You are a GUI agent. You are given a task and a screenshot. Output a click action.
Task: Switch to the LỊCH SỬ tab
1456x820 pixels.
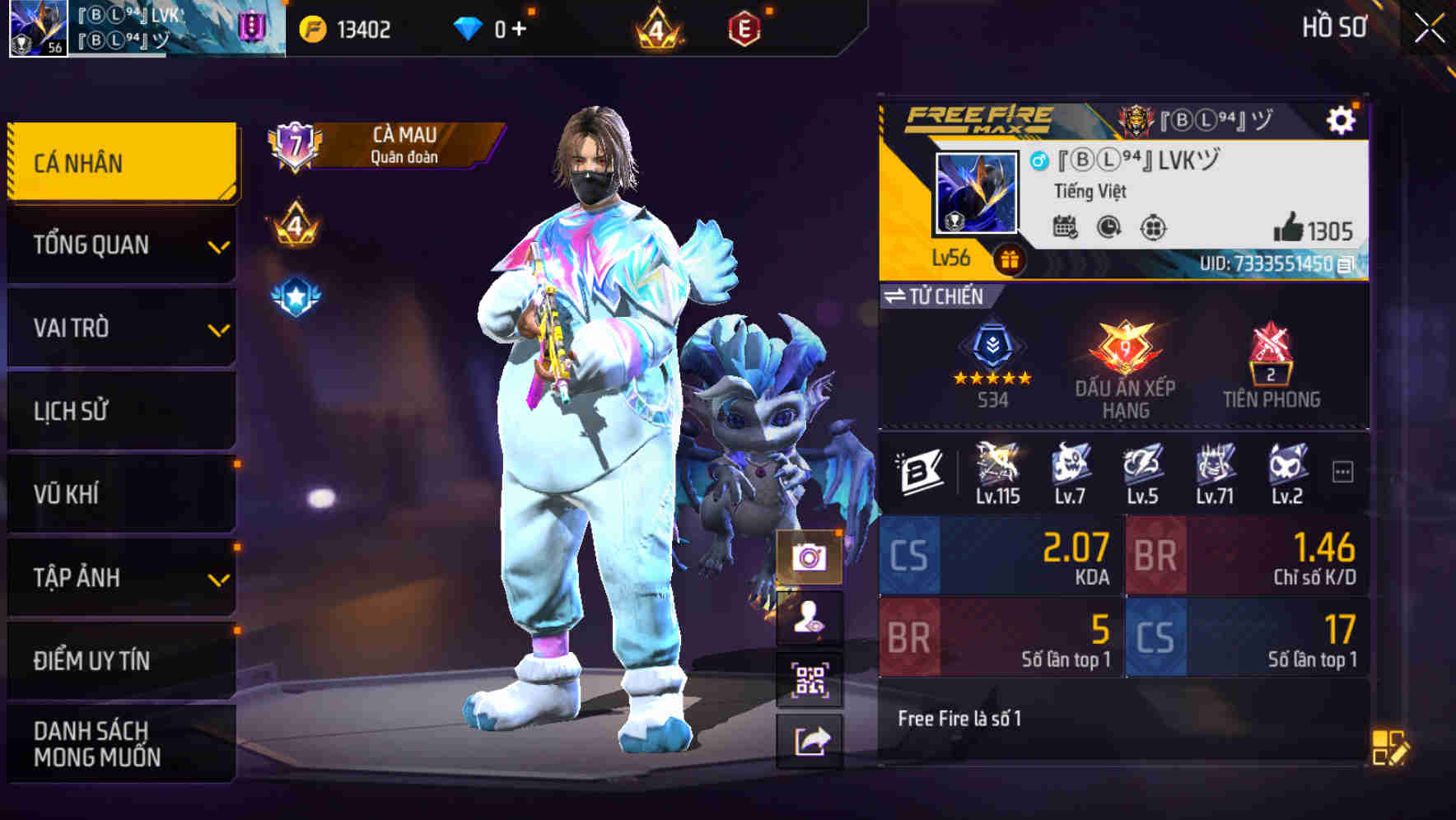click(x=119, y=411)
